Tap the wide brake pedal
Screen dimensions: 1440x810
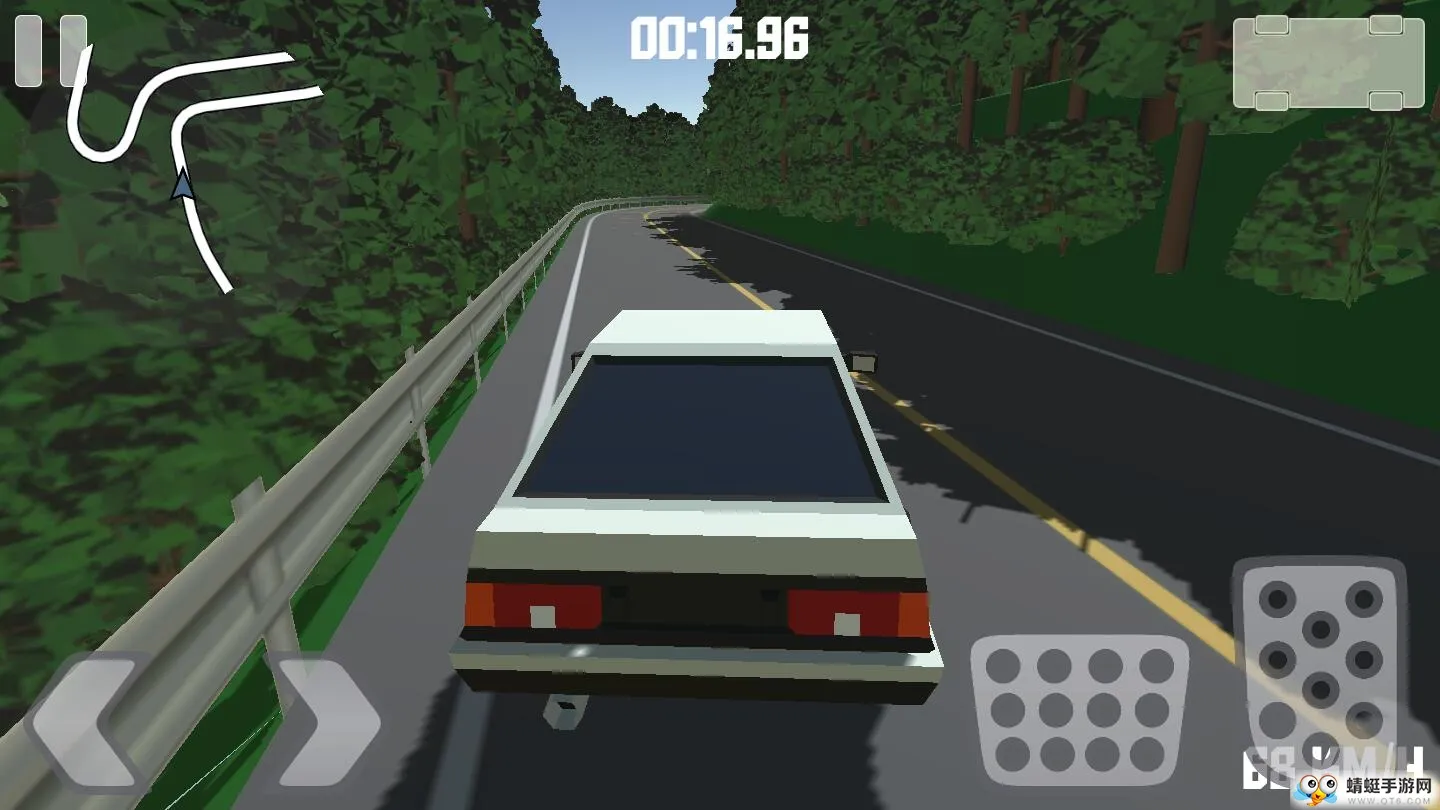pos(1080,709)
